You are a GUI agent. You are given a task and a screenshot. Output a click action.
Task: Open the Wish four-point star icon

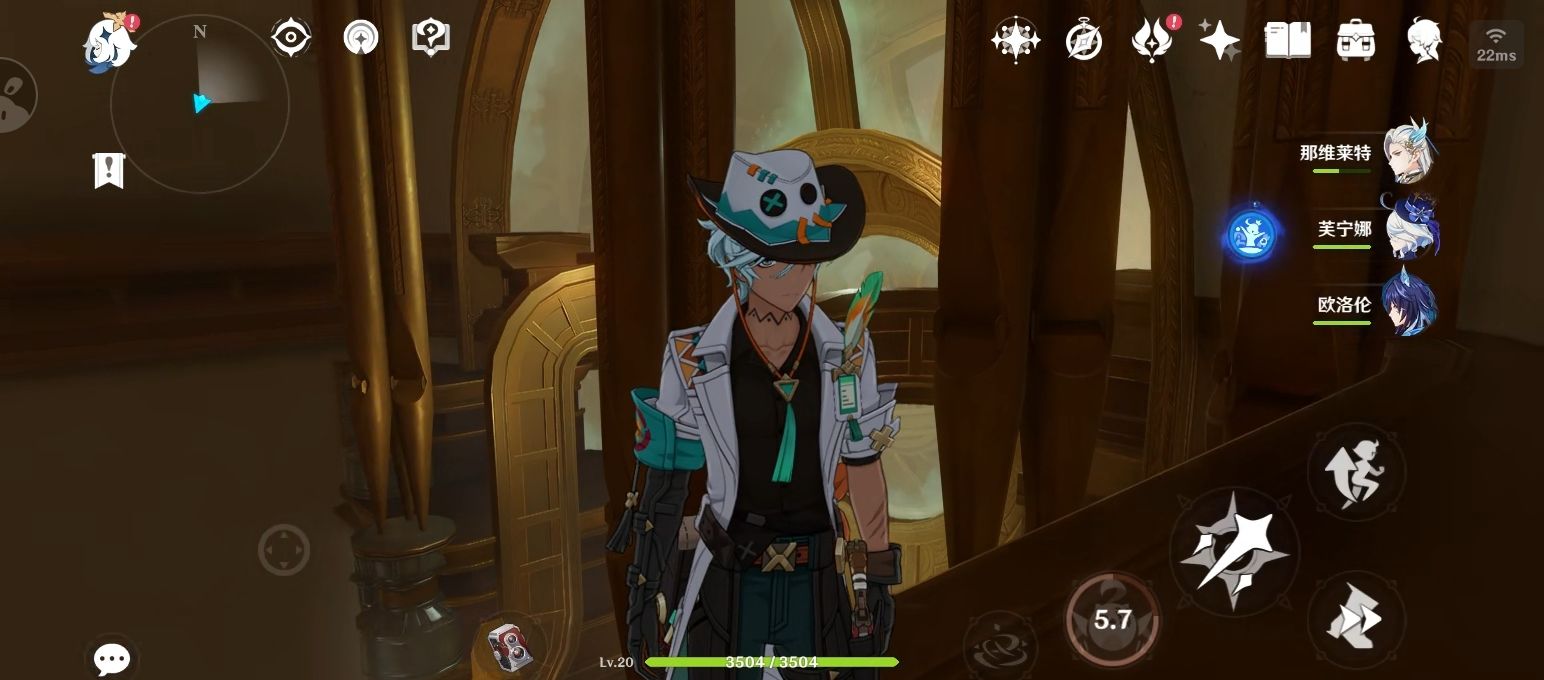[1219, 41]
